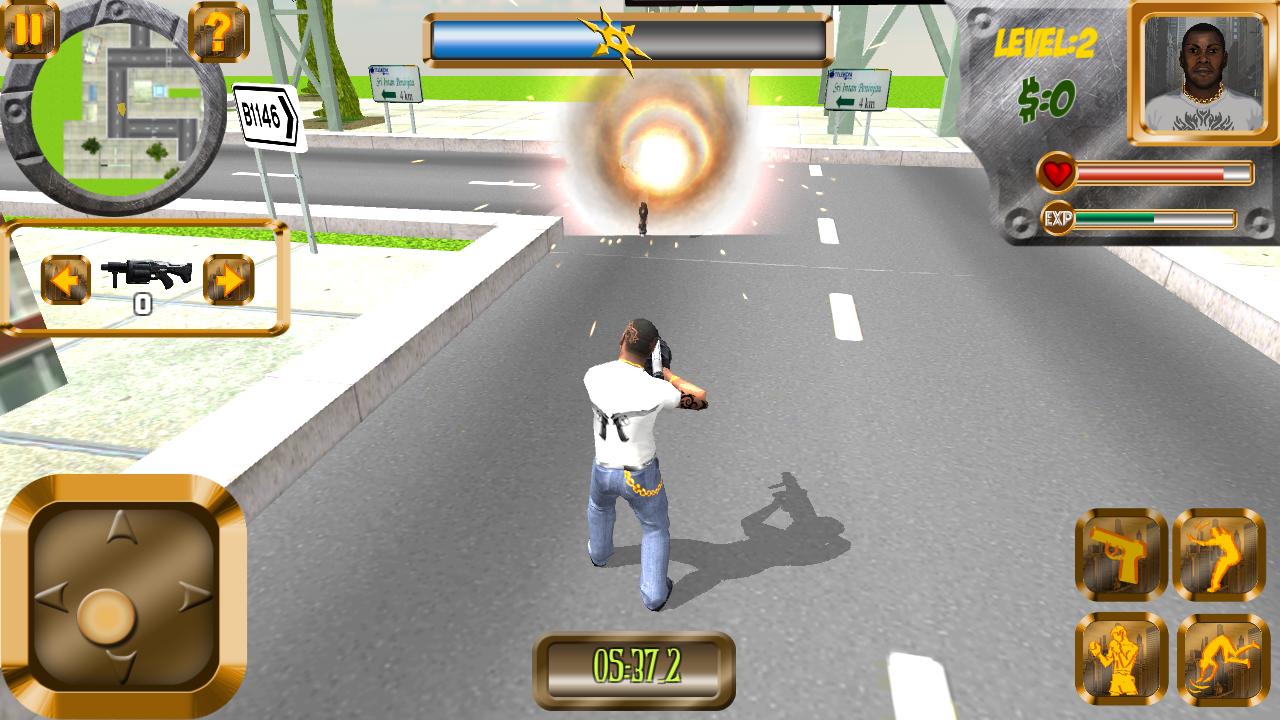Tap the left arrow on the movement pad
The image size is (1280, 720).
[x=53, y=597]
